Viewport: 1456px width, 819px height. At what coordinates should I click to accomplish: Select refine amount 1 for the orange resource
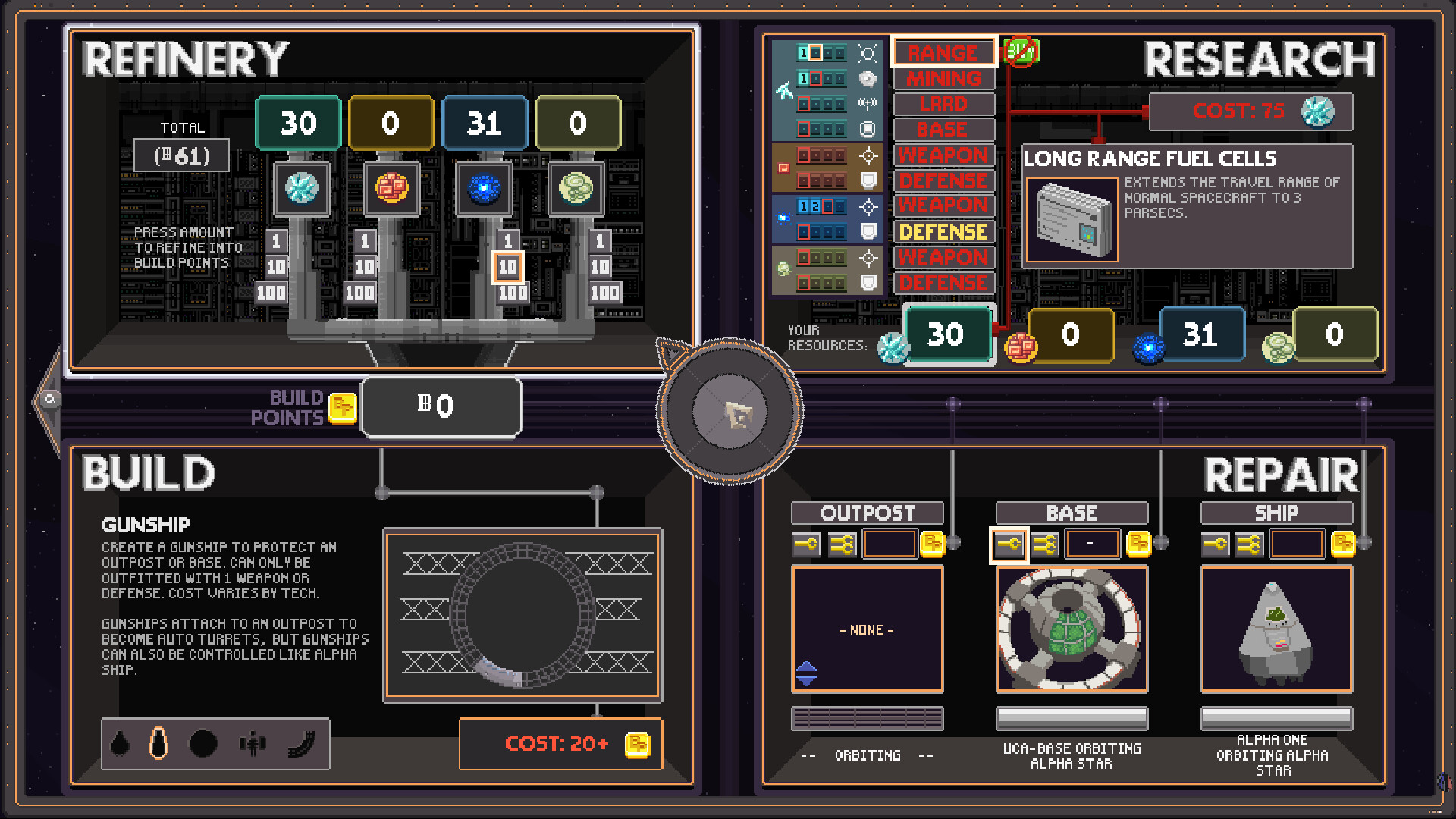click(365, 243)
